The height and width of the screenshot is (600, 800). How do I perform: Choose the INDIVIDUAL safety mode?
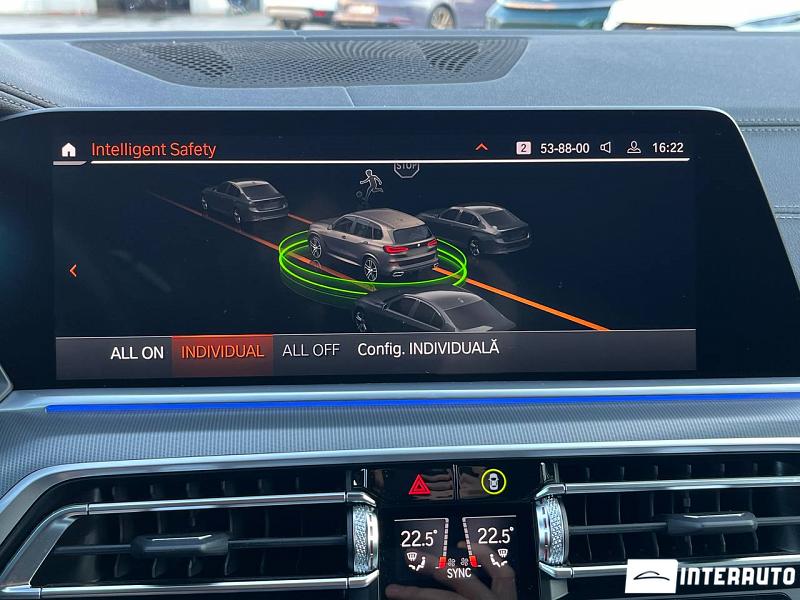coord(222,351)
